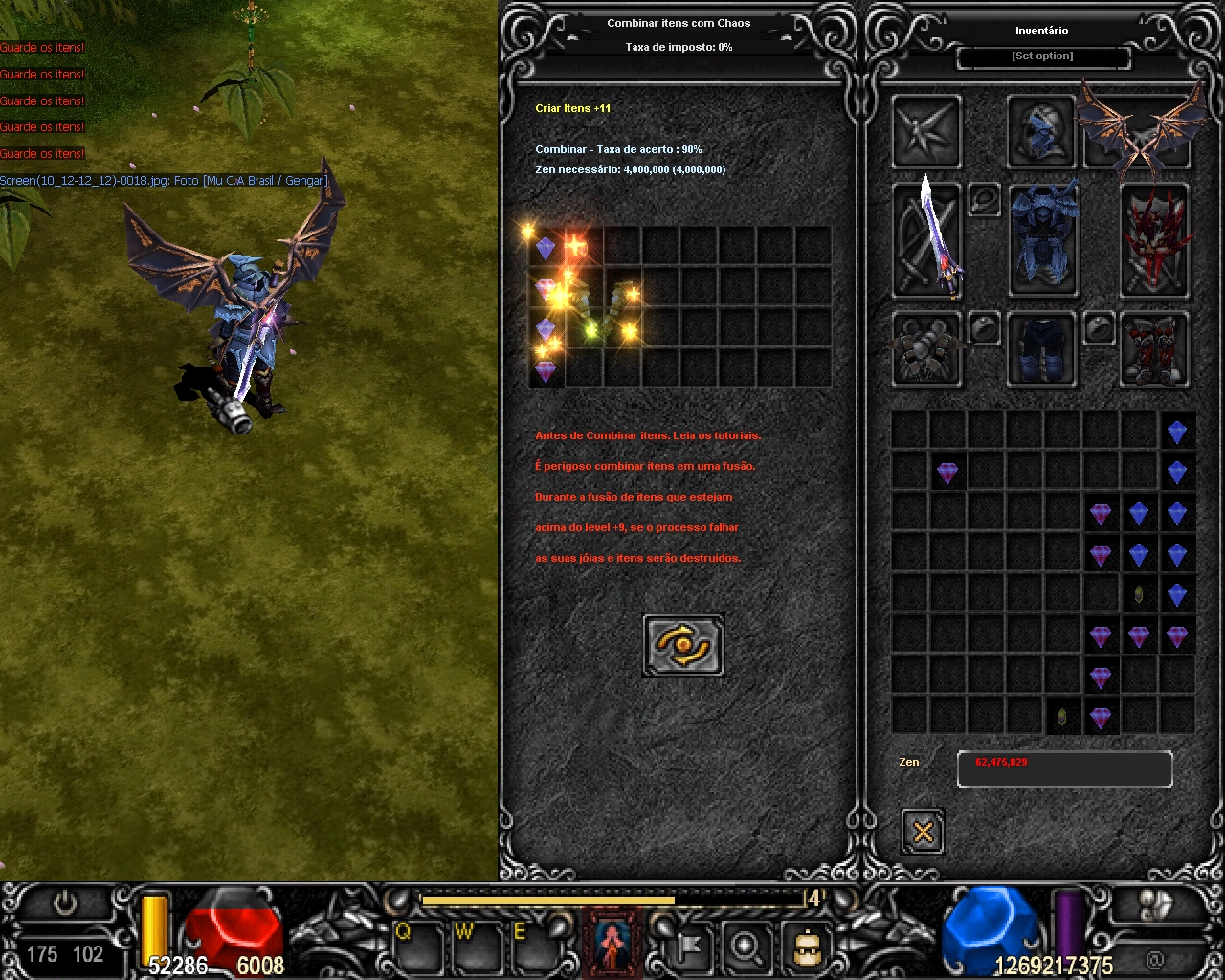
Task: Select the equipped gauntlets slot
Action: tap(926, 348)
